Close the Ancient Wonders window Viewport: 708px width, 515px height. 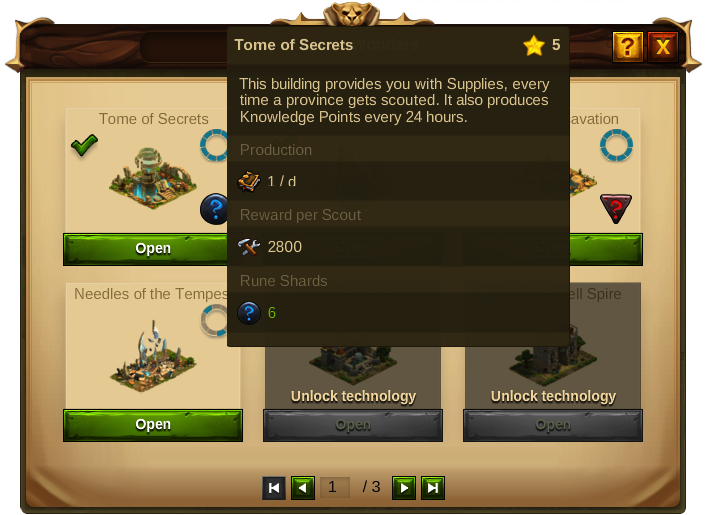point(662,46)
